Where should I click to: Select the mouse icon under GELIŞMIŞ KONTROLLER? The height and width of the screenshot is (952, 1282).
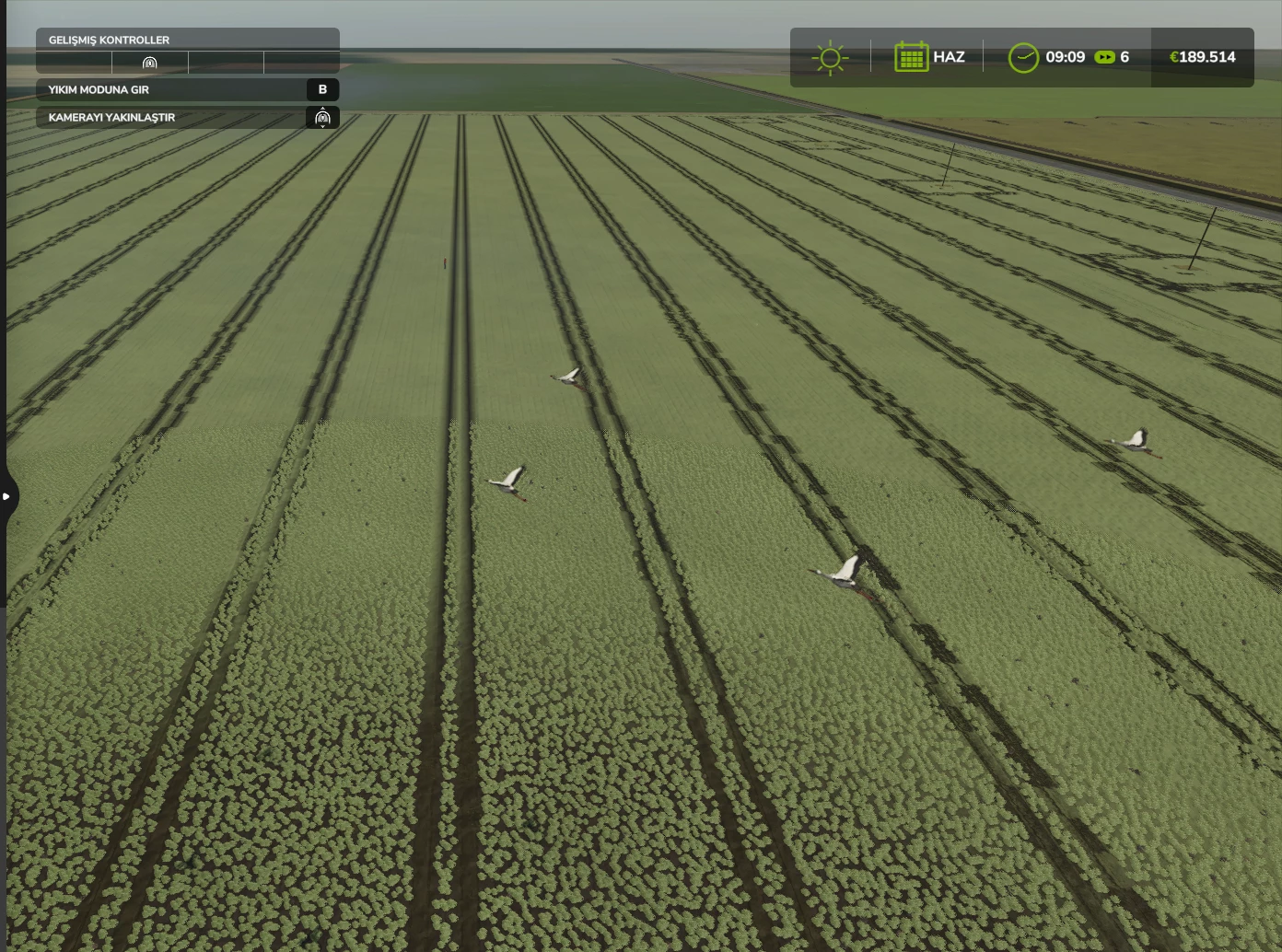(x=149, y=63)
